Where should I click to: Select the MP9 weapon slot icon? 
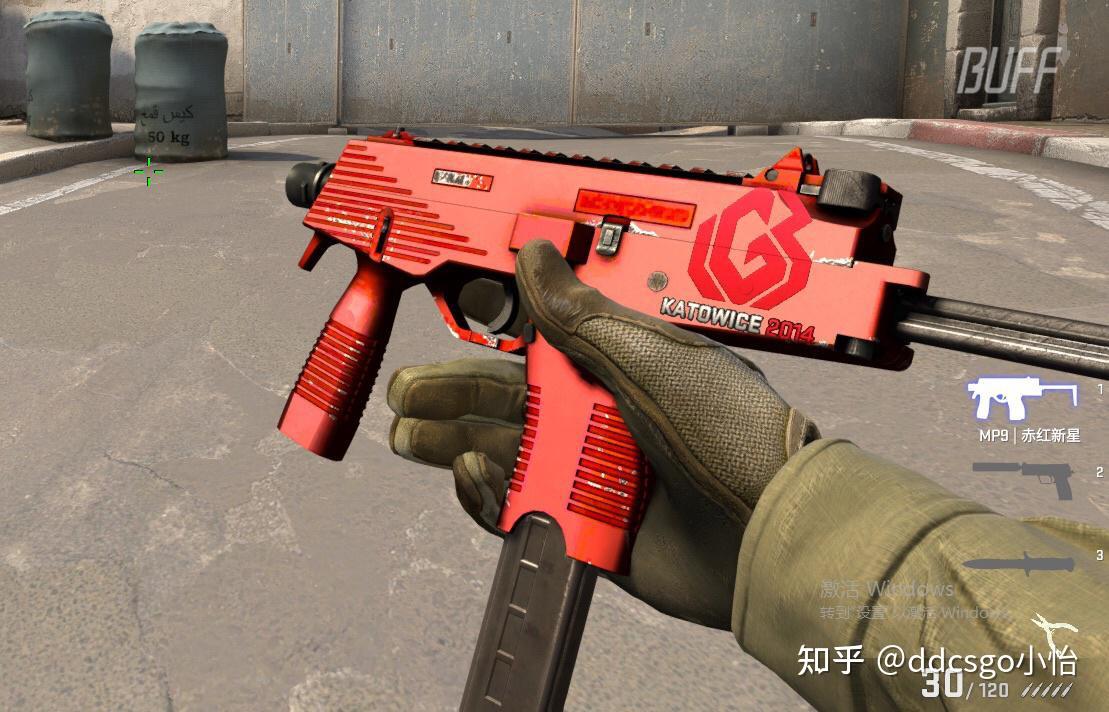coord(1021,399)
